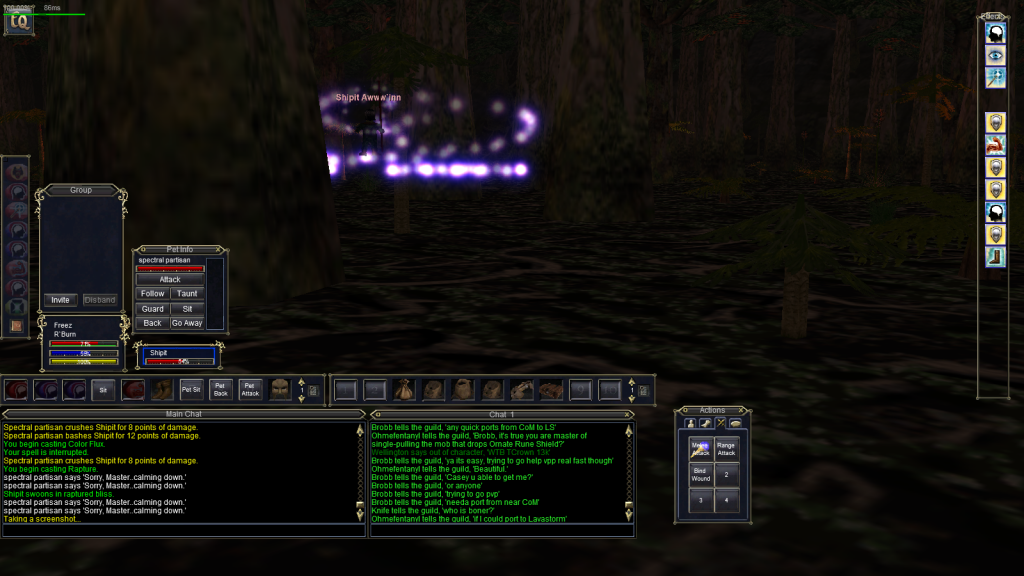The width and height of the screenshot is (1024, 576).
Task: Focus the Main Chat input line
Action: 180,530
